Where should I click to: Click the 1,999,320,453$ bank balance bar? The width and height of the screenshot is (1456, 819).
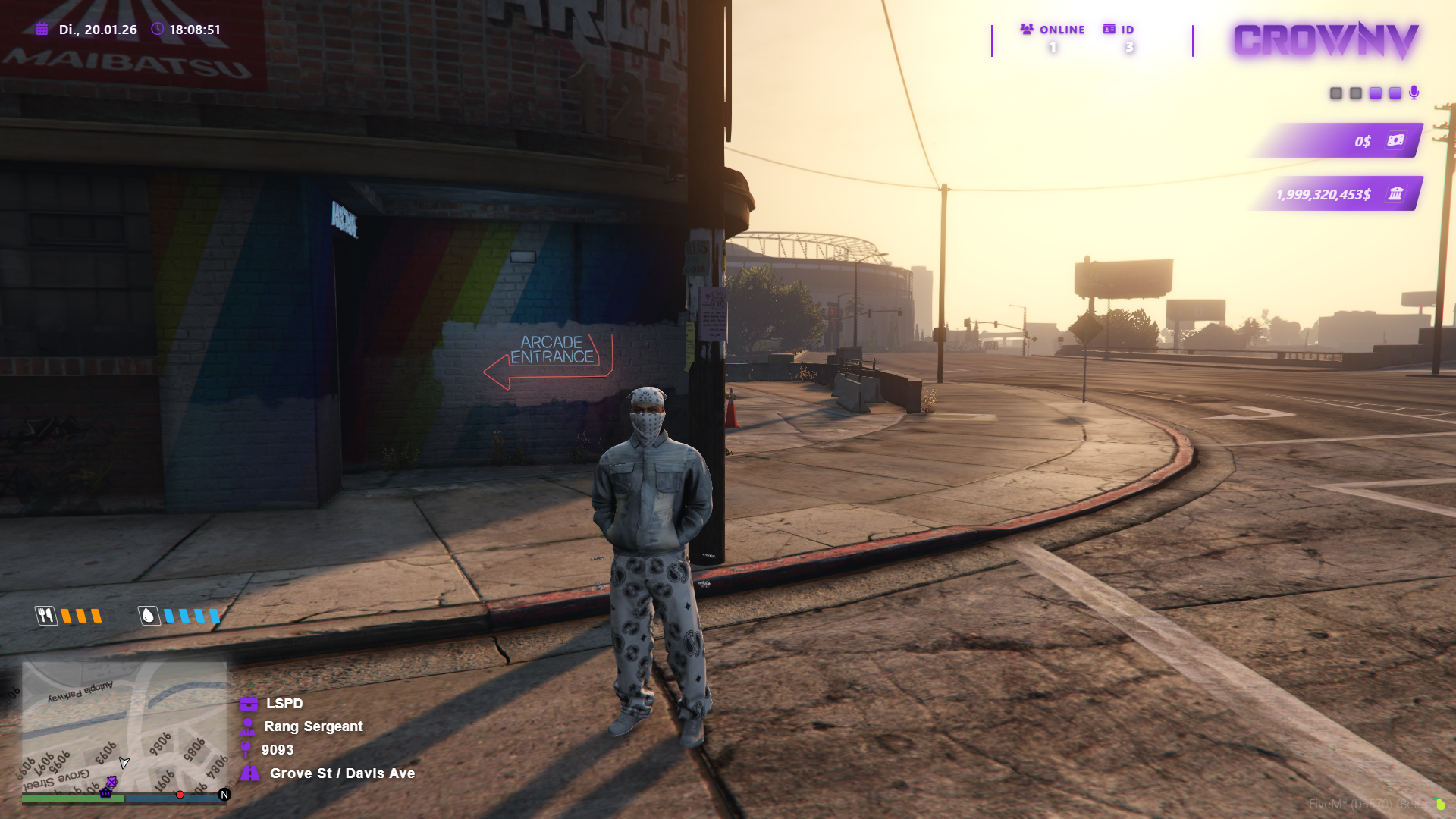pyautogui.click(x=1323, y=194)
